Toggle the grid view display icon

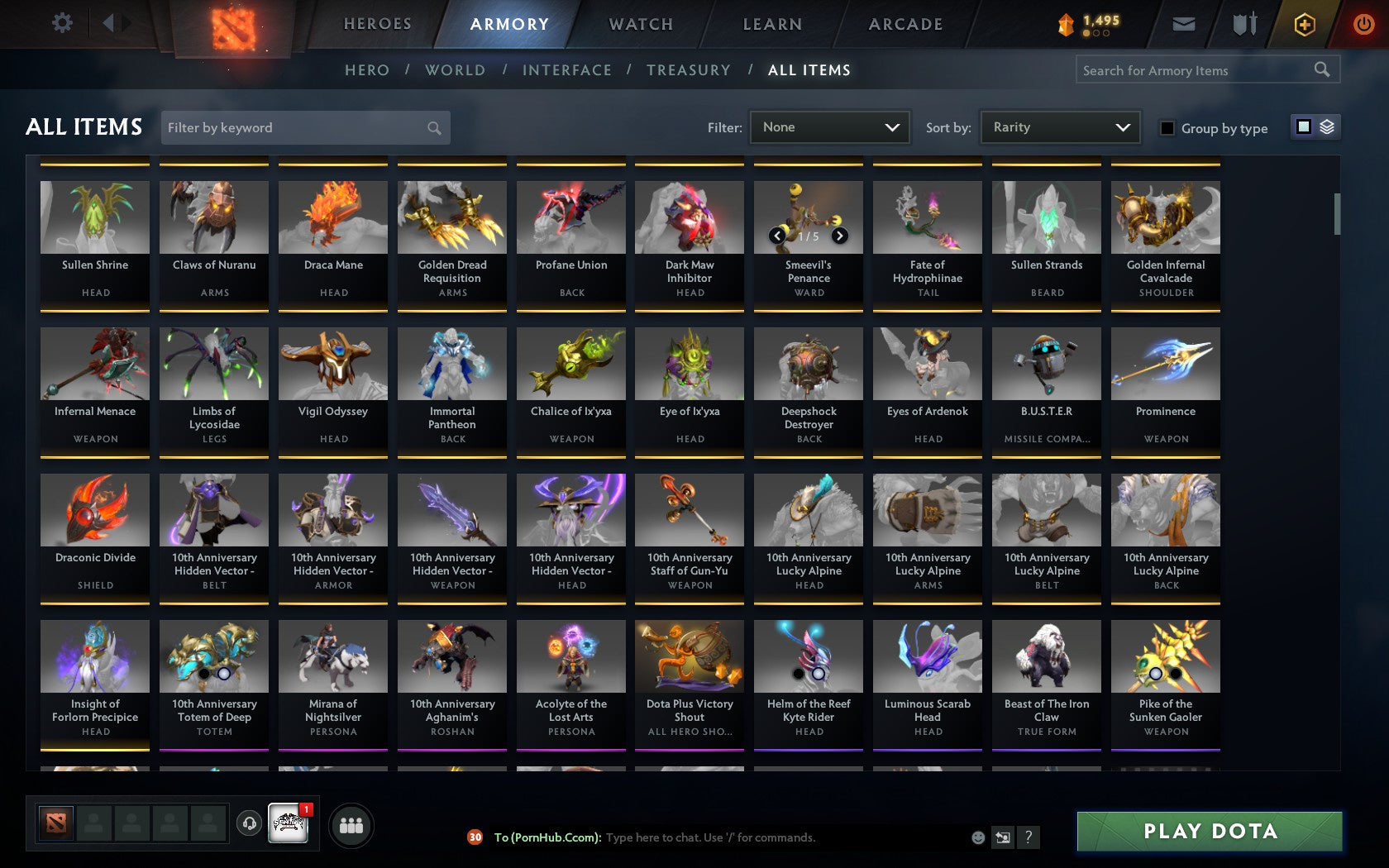(x=1302, y=128)
